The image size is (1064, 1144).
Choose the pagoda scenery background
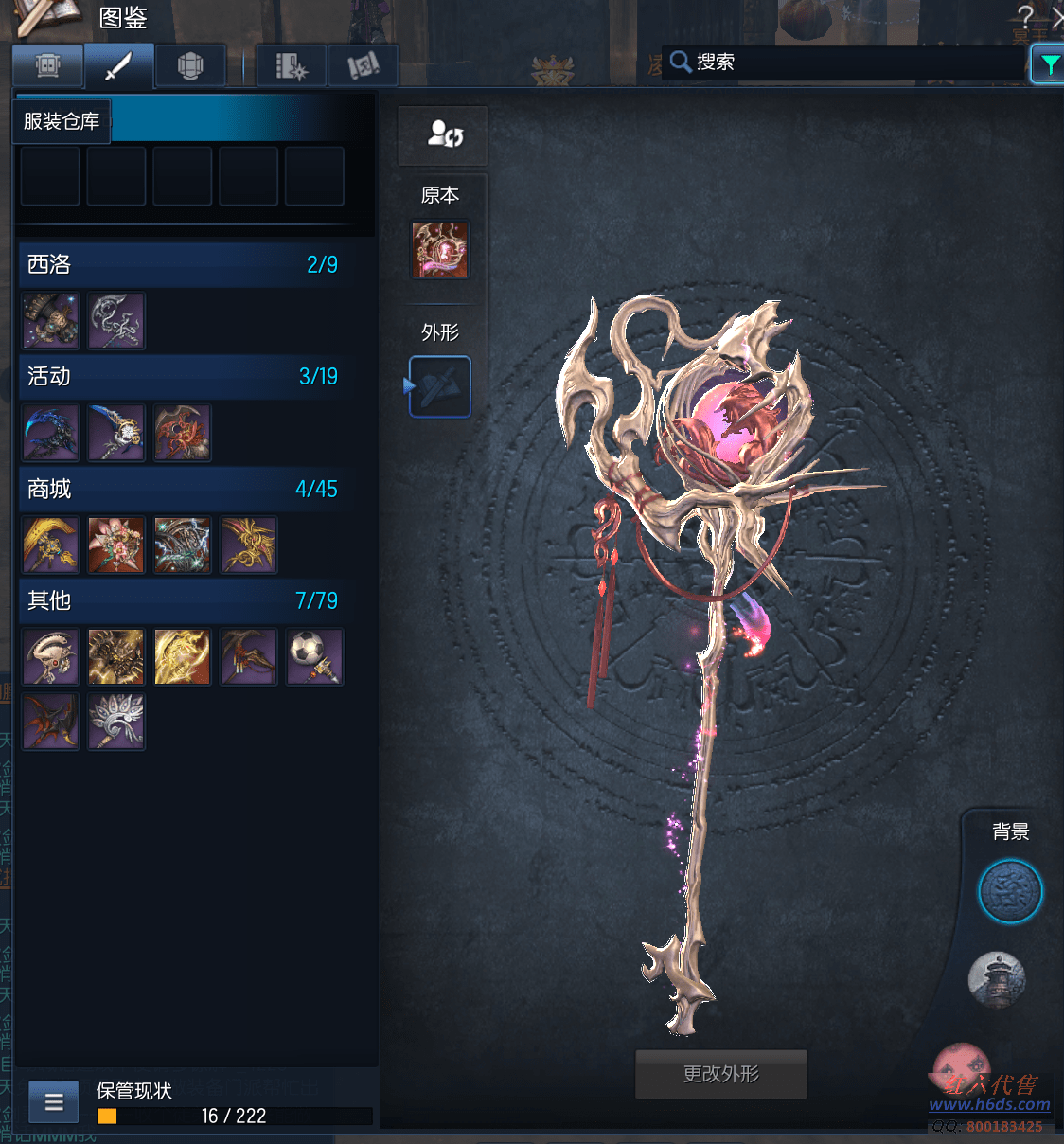tap(997, 979)
